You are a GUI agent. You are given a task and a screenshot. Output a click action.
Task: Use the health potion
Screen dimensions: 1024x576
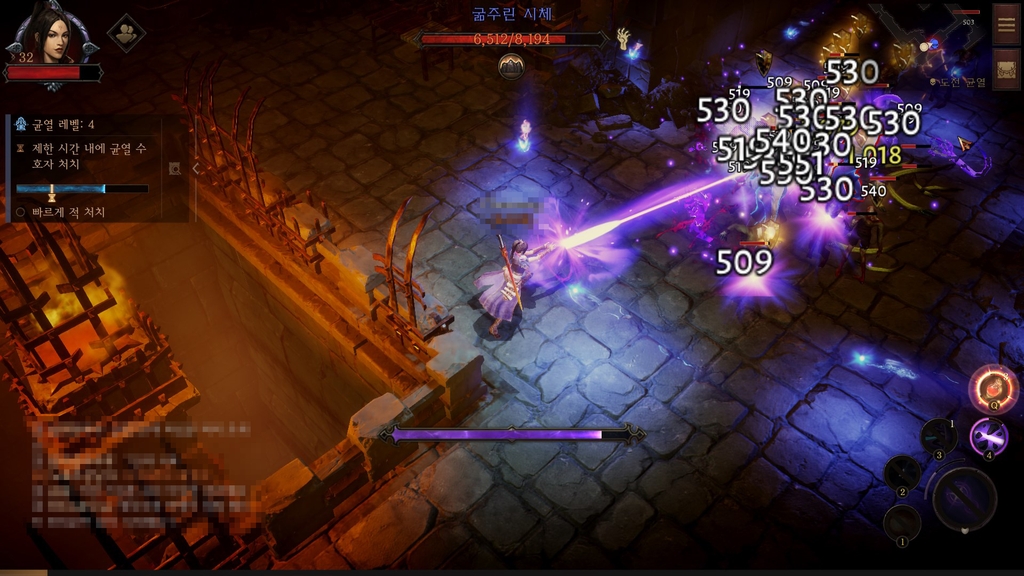[x=993, y=388]
